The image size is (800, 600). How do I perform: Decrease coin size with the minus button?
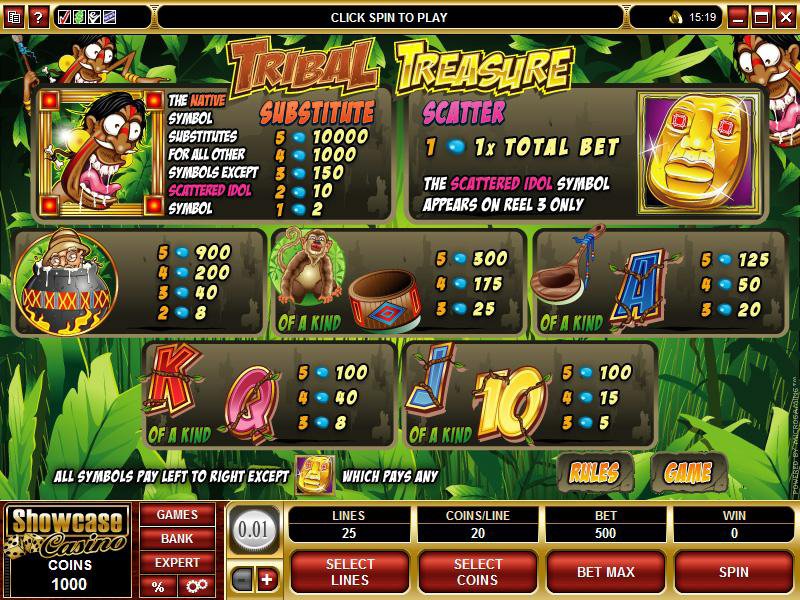241,579
